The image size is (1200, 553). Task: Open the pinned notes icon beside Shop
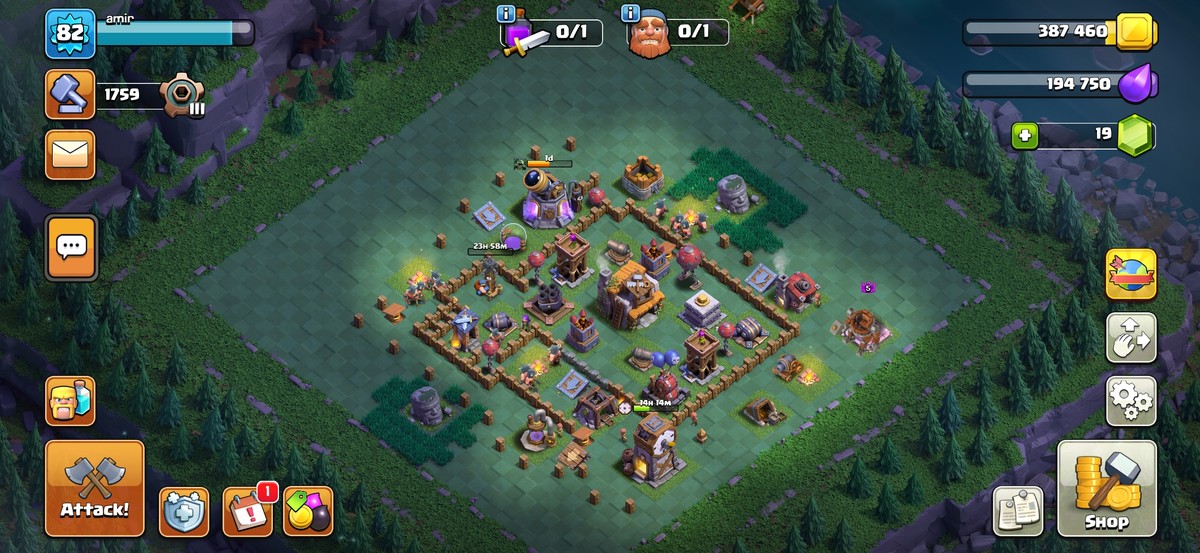1018,511
